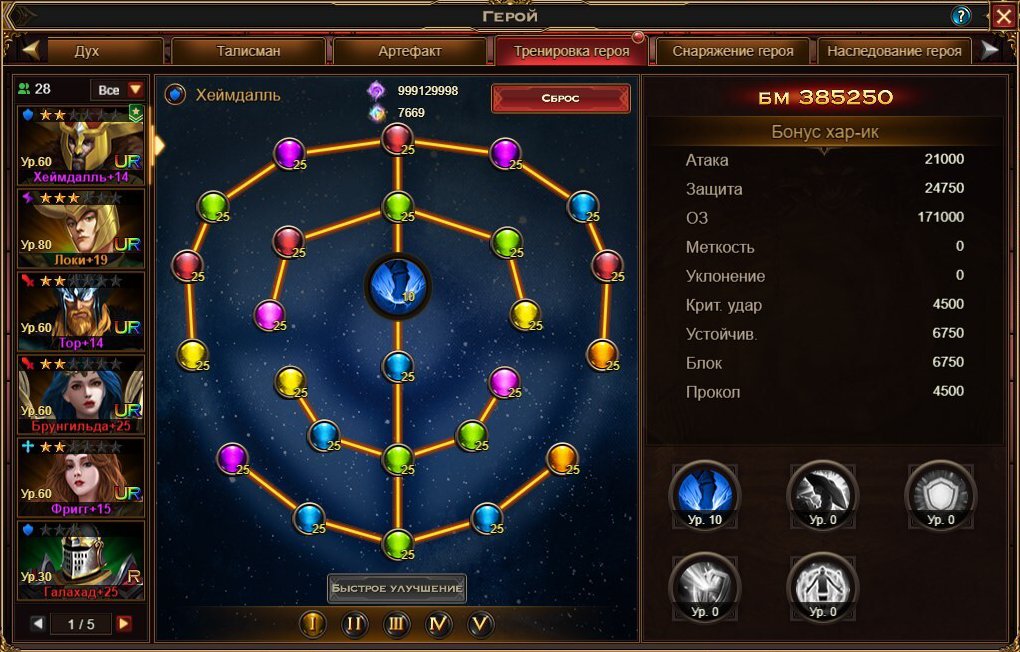The width and height of the screenshot is (1020, 652).
Task: Open the Талисман tab
Action: pyautogui.click(x=248, y=51)
